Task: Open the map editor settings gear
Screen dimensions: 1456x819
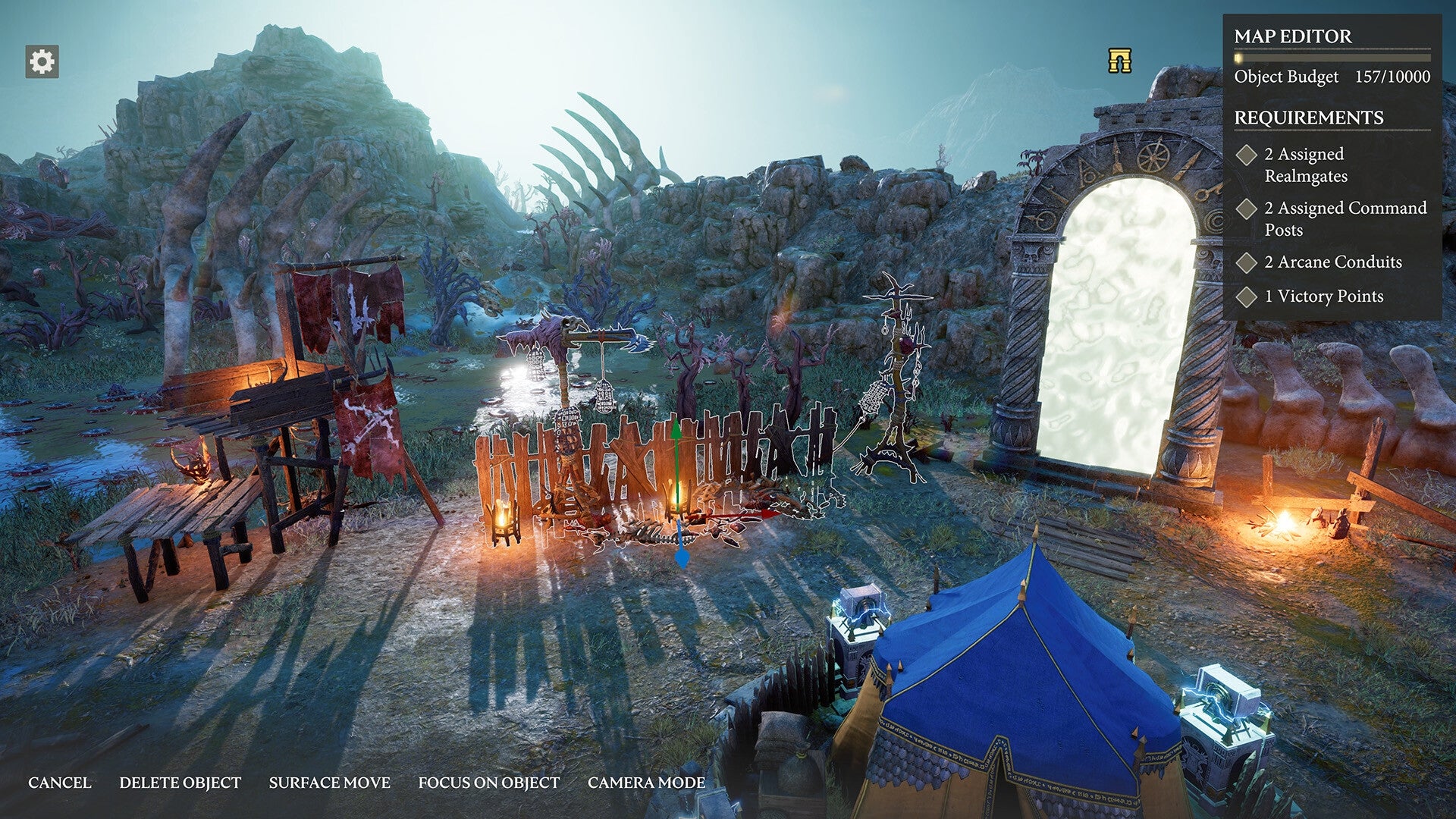Action: tap(42, 60)
